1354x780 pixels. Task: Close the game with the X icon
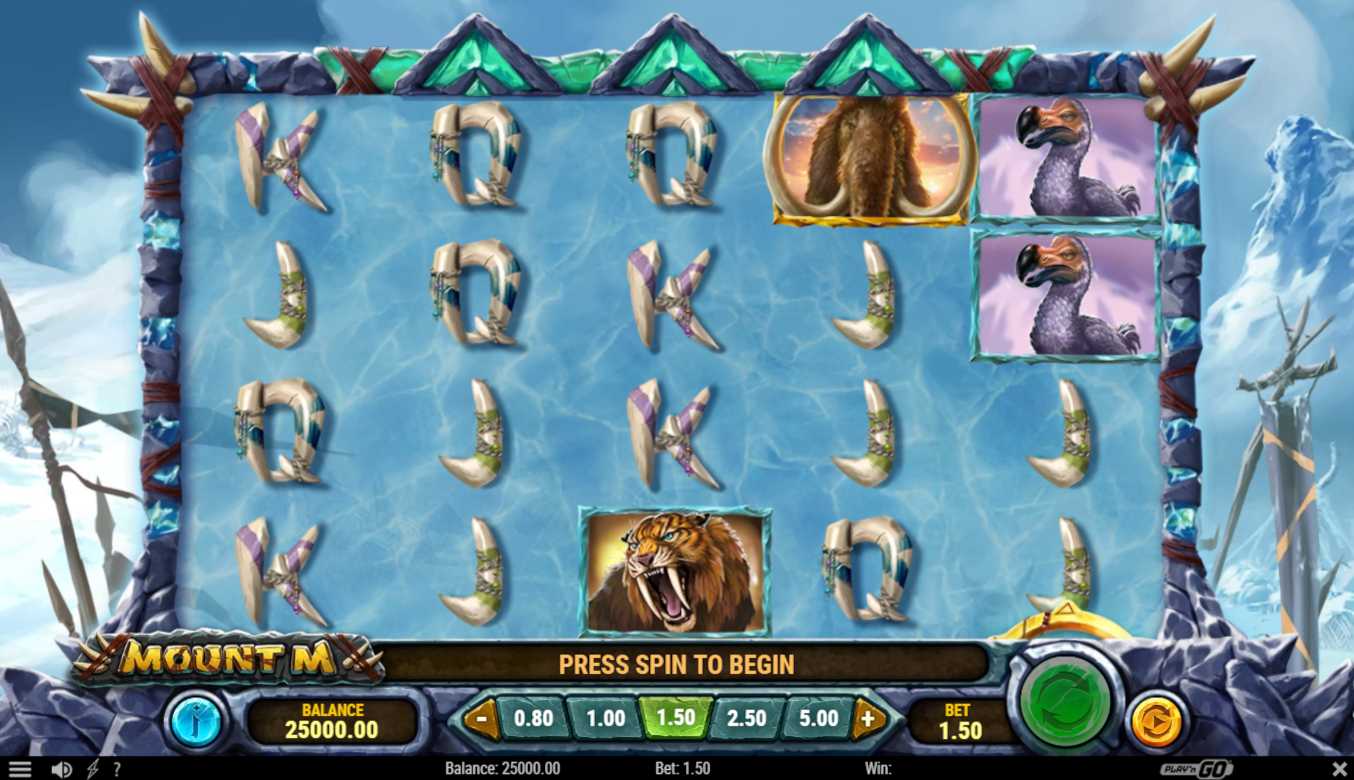tap(1339, 769)
